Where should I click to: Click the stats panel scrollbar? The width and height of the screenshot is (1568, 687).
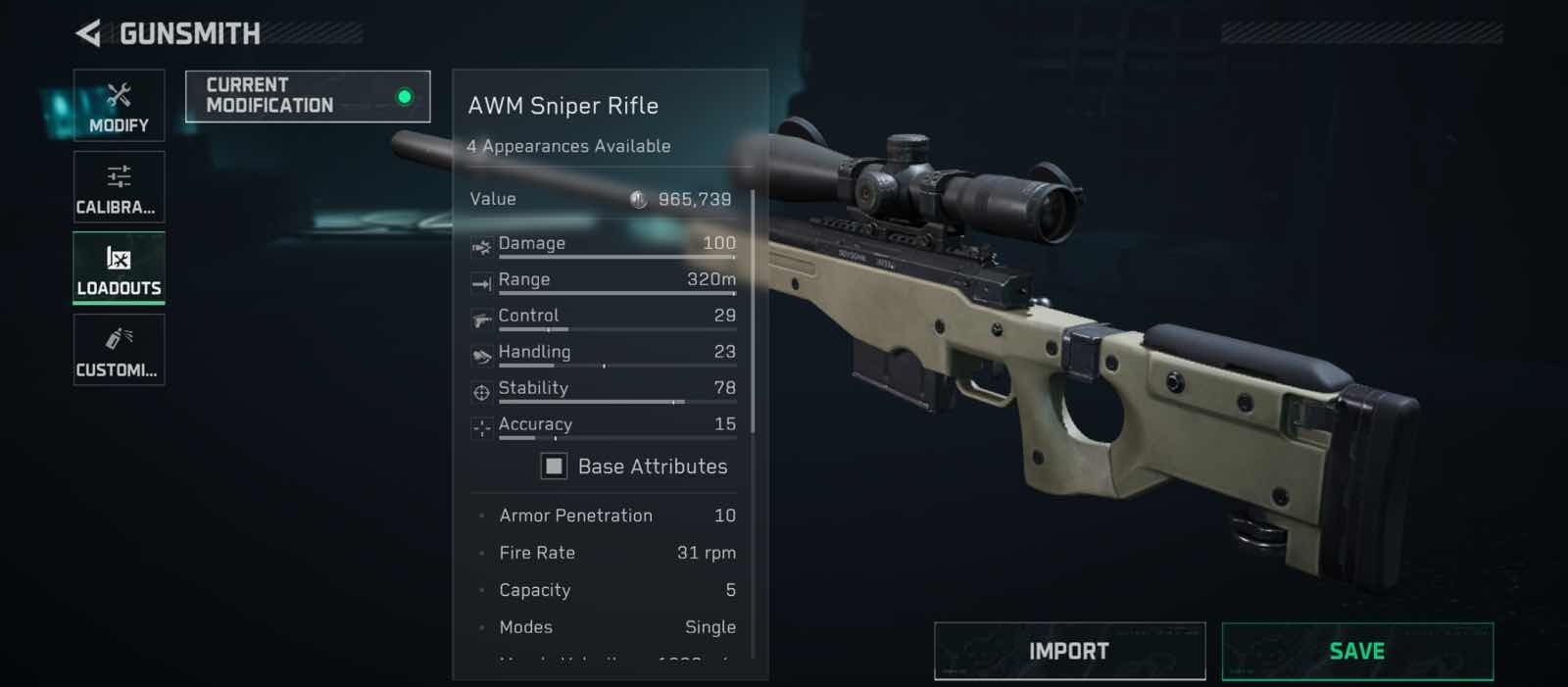coord(753,312)
